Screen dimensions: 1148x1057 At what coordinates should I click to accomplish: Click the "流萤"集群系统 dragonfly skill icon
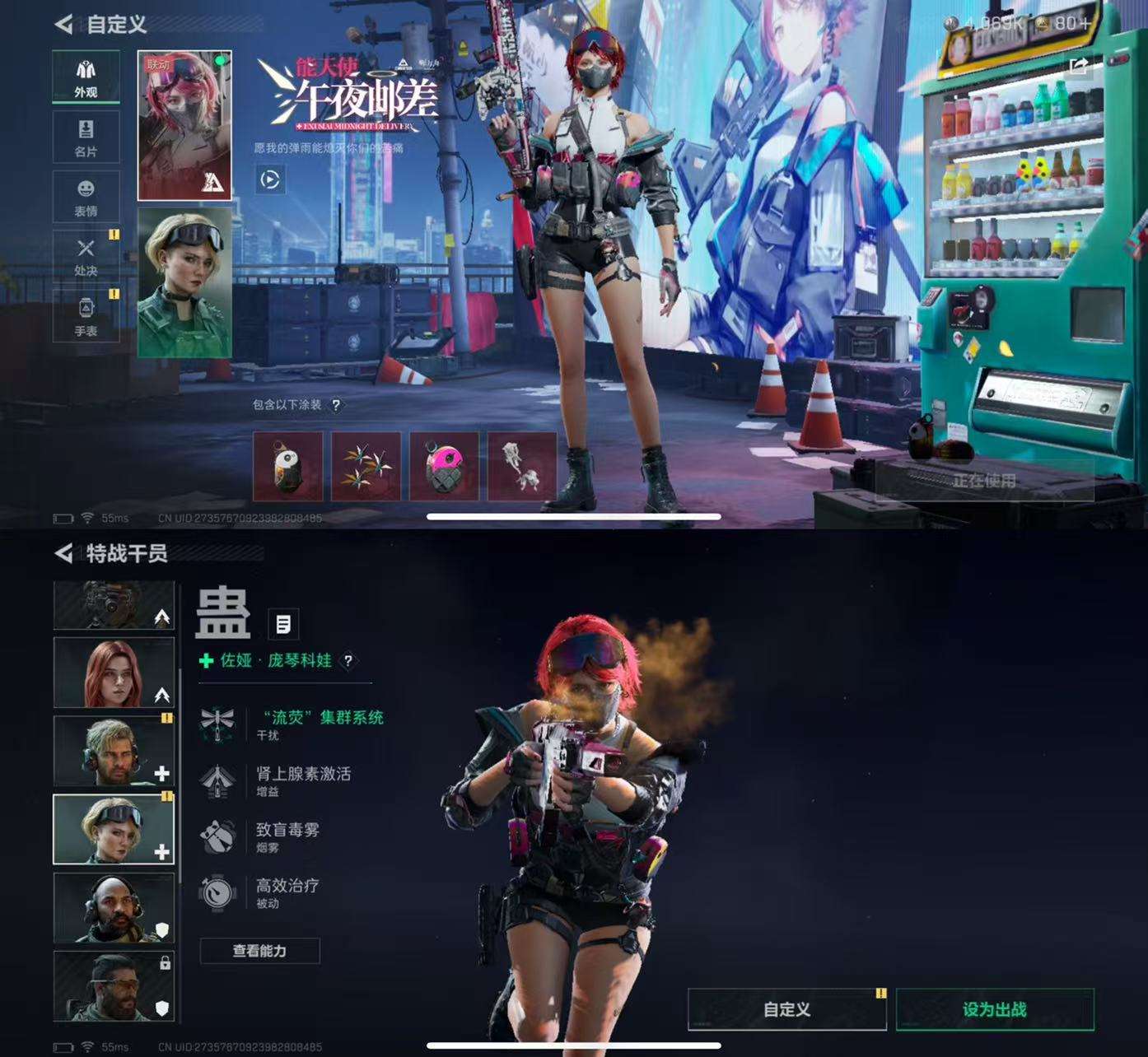pos(218,721)
